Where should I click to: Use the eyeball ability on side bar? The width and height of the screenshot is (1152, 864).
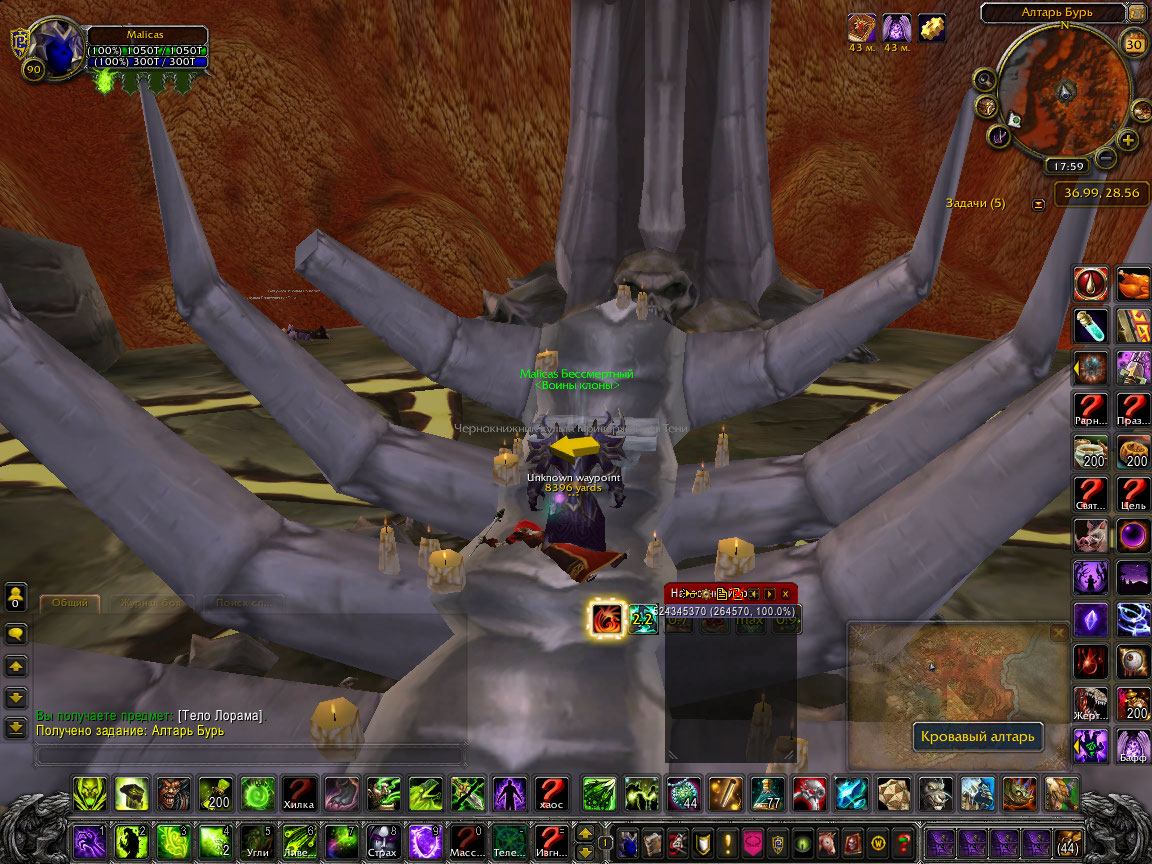(x=1133, y=662)
